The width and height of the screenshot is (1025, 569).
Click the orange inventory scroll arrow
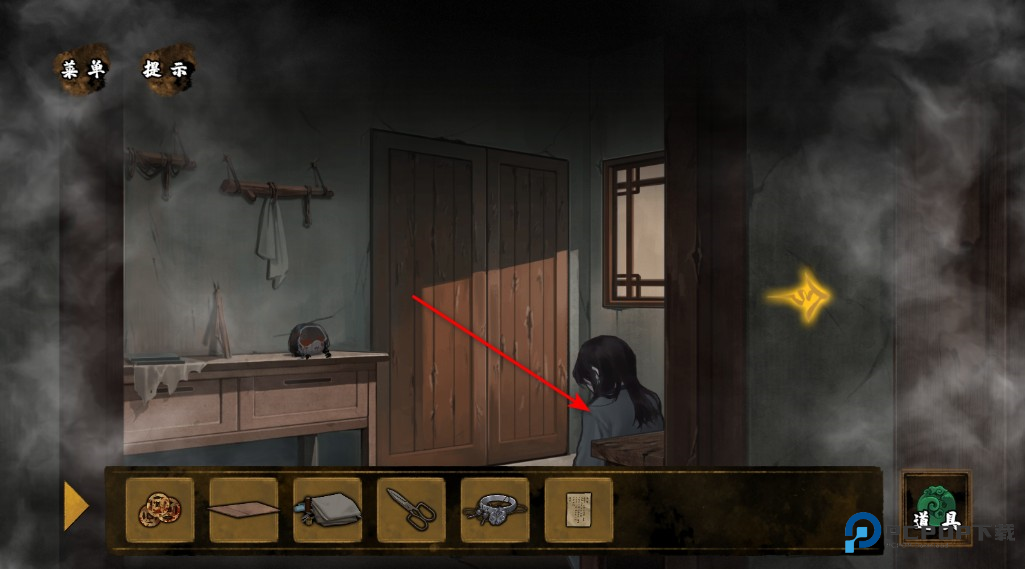tap(76, 506)
